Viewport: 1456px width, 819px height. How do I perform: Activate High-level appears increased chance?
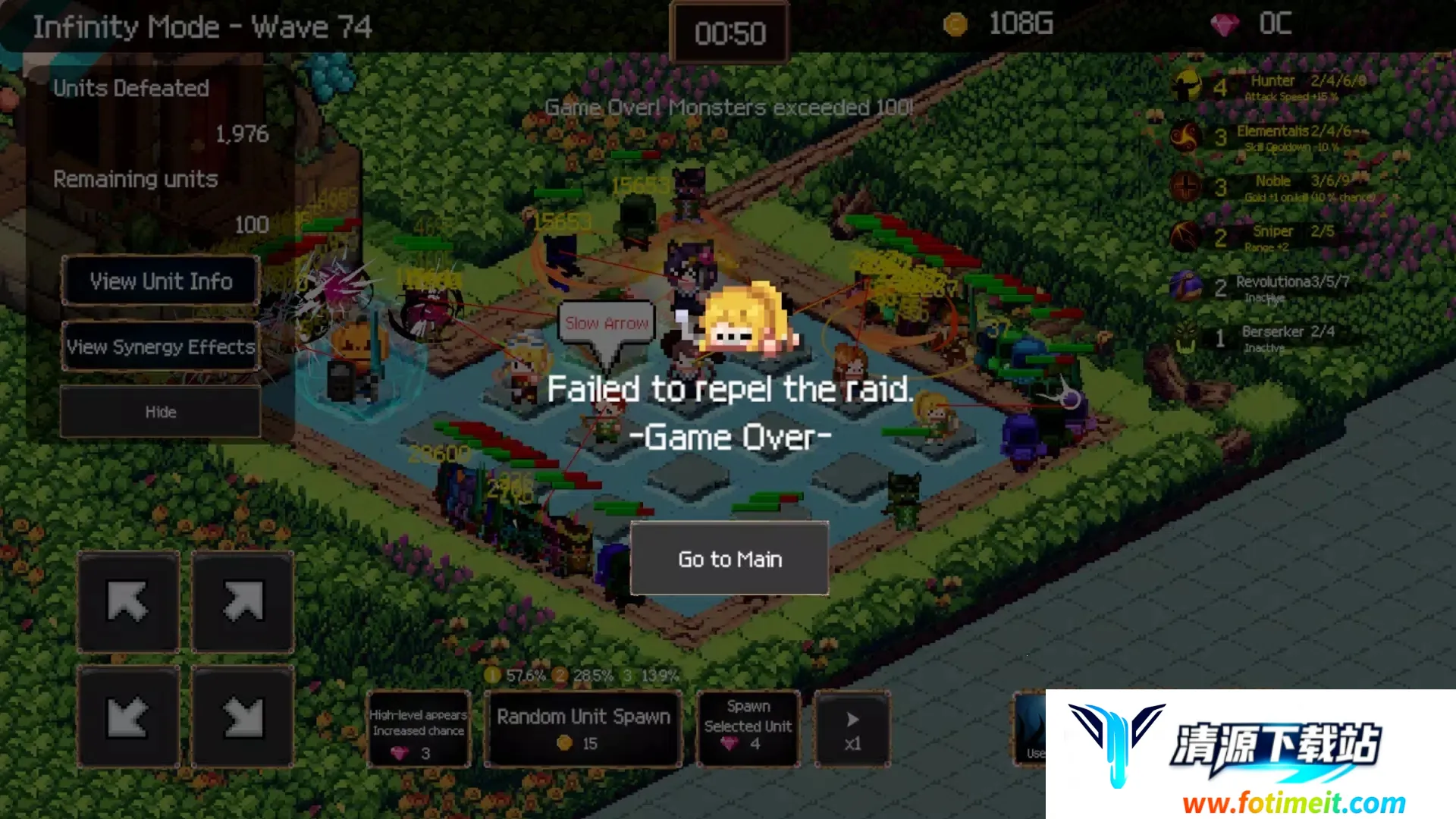[419, 729]
